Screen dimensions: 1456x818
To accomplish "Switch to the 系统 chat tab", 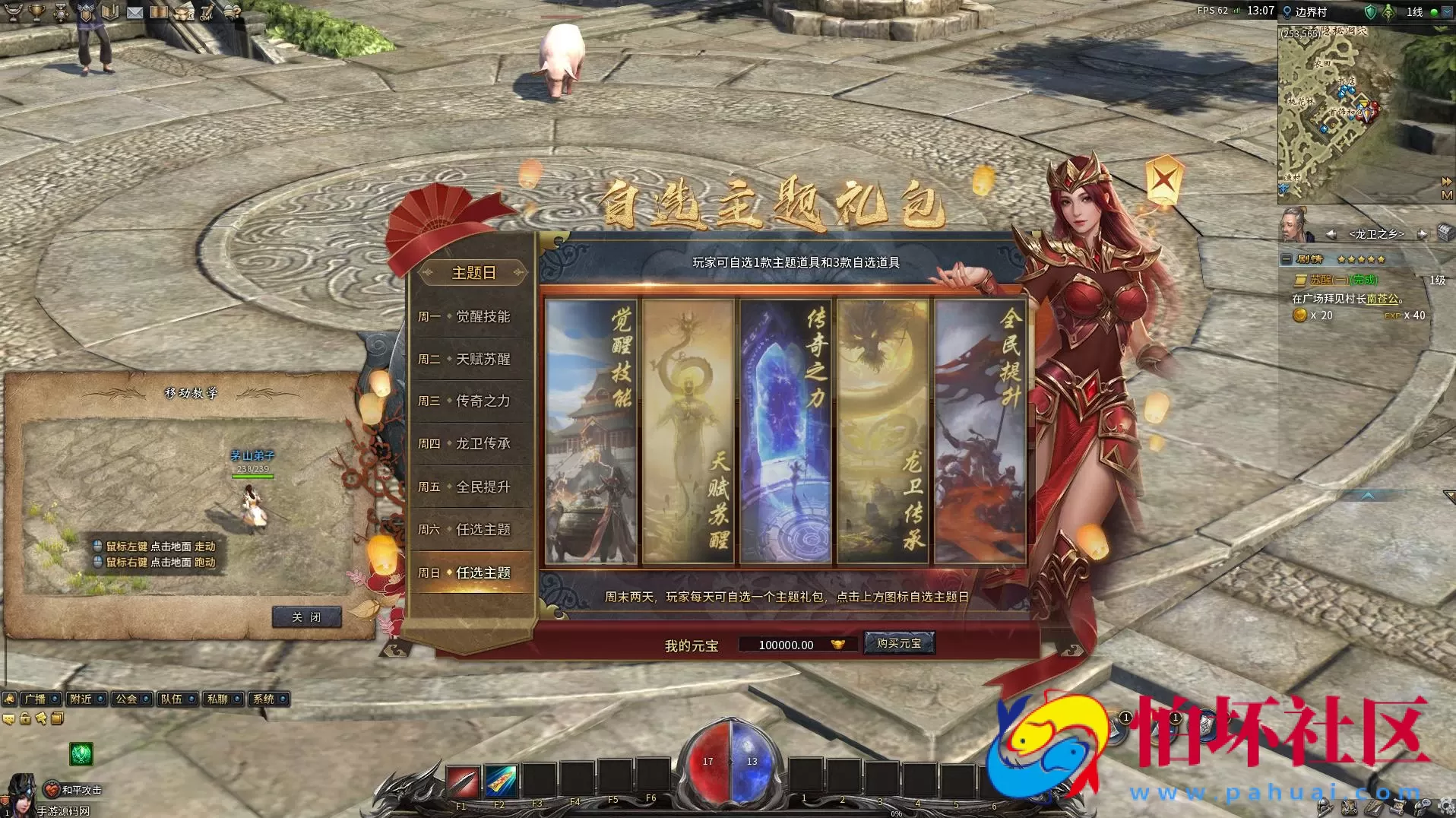I will click(267, 699).
